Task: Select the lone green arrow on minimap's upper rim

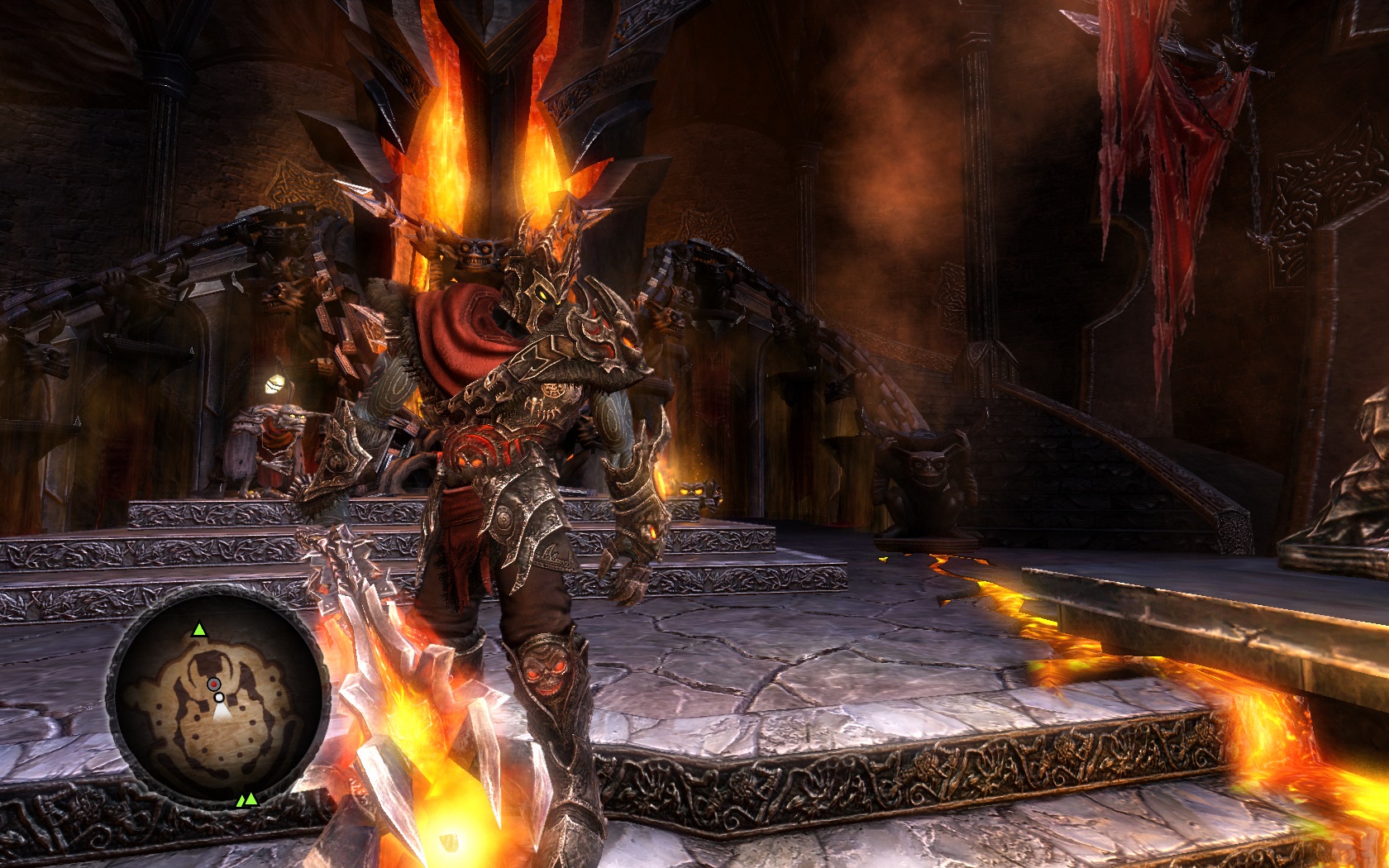Action: [x=199, y=630]
